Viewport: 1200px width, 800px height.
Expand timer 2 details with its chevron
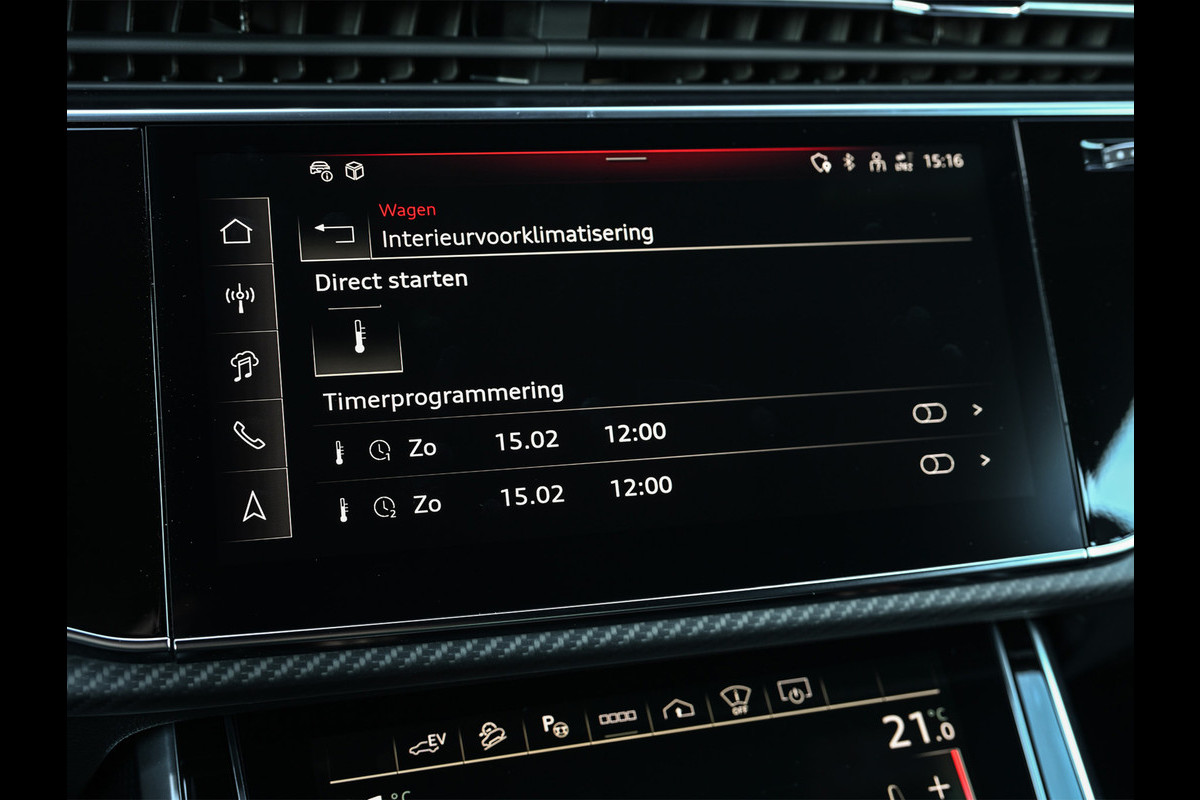pyautogui.click(x=986, y=460)
